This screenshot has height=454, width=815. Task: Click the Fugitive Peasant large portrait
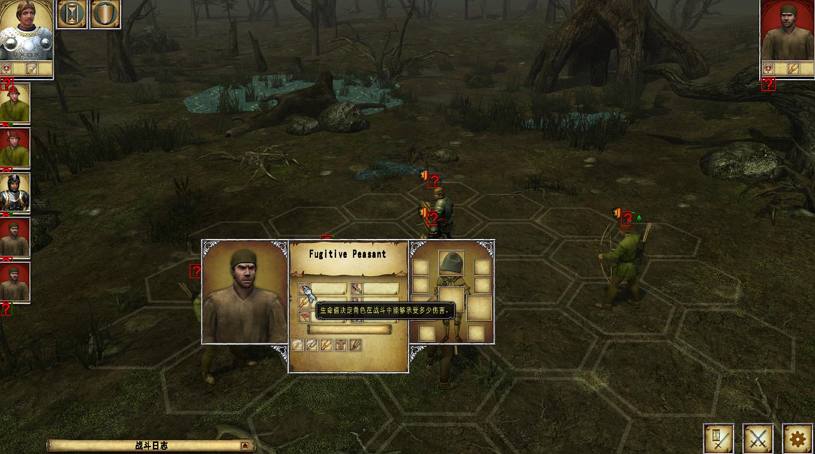[244, 292]
